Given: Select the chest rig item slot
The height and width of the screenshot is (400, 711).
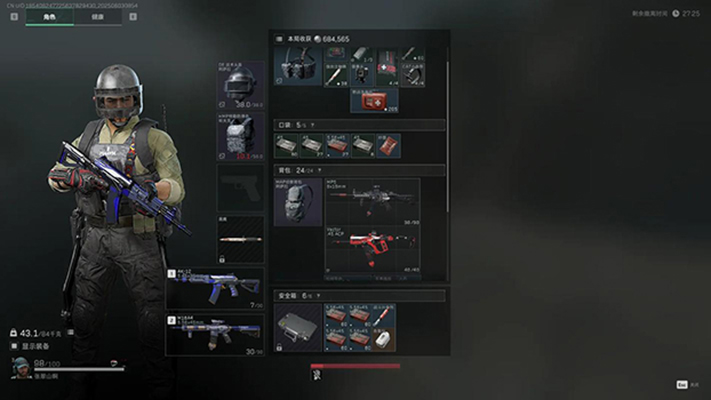Looking at the screenshot, I should [298, 66].
